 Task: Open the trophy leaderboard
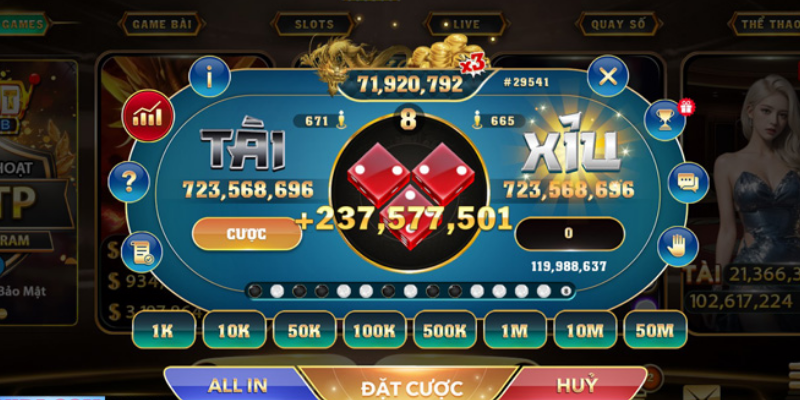(665, 120)
